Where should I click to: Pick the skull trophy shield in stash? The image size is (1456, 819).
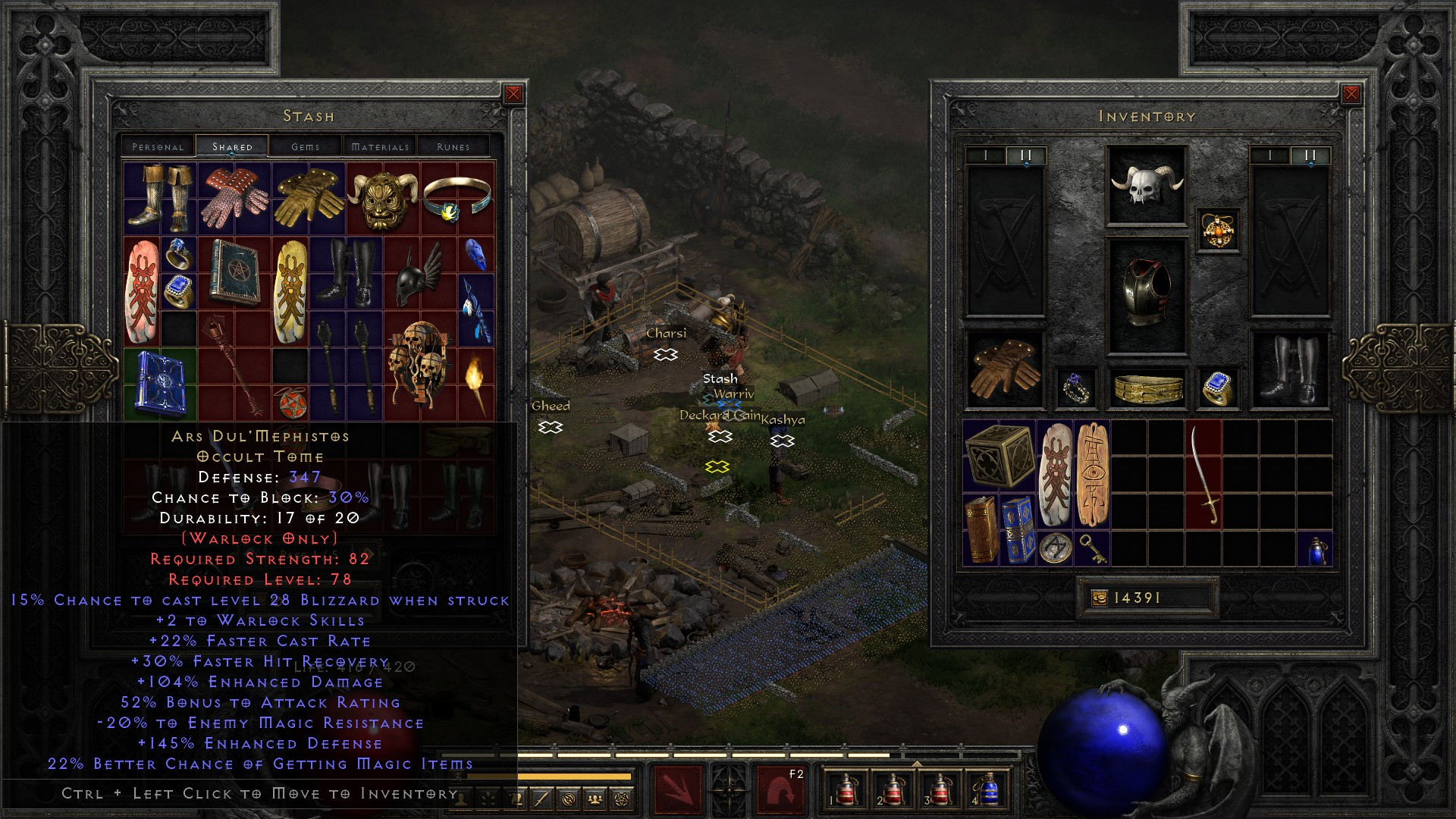[419, 364]
